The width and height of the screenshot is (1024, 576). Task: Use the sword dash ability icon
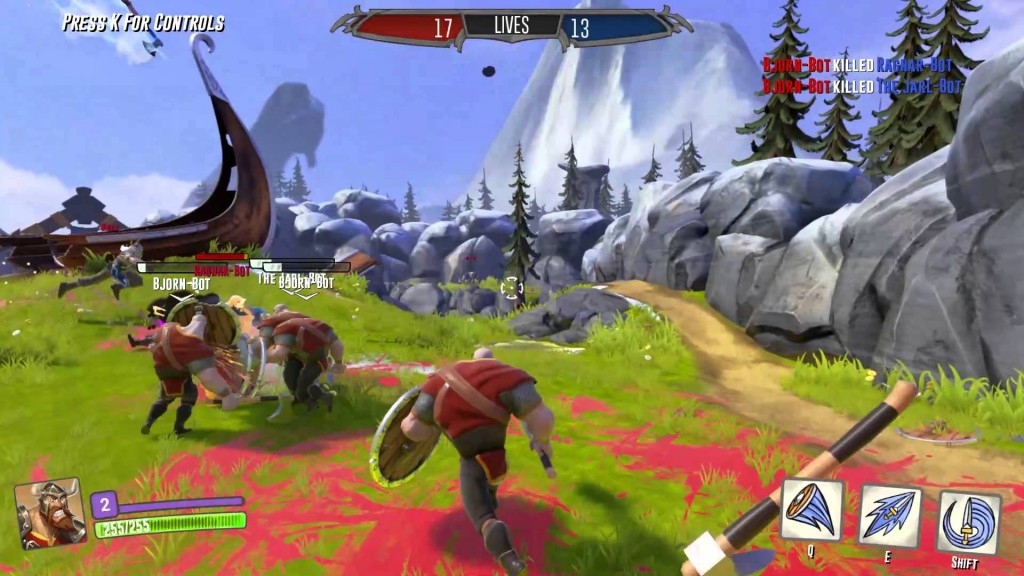[x=890, y=515]
